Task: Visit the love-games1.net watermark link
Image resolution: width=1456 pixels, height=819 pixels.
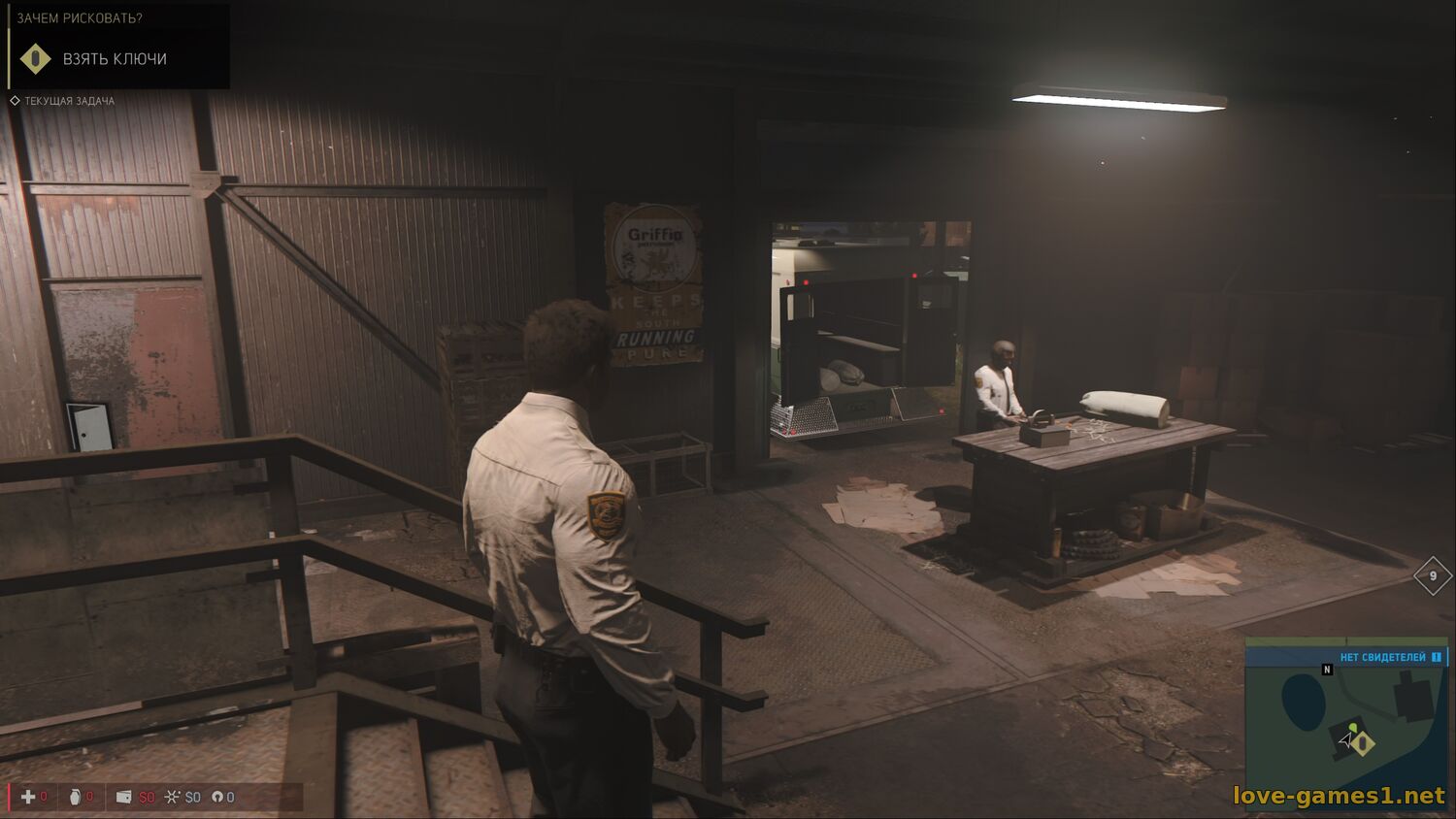Action: pyautogui.click(x=1339, y=796)
